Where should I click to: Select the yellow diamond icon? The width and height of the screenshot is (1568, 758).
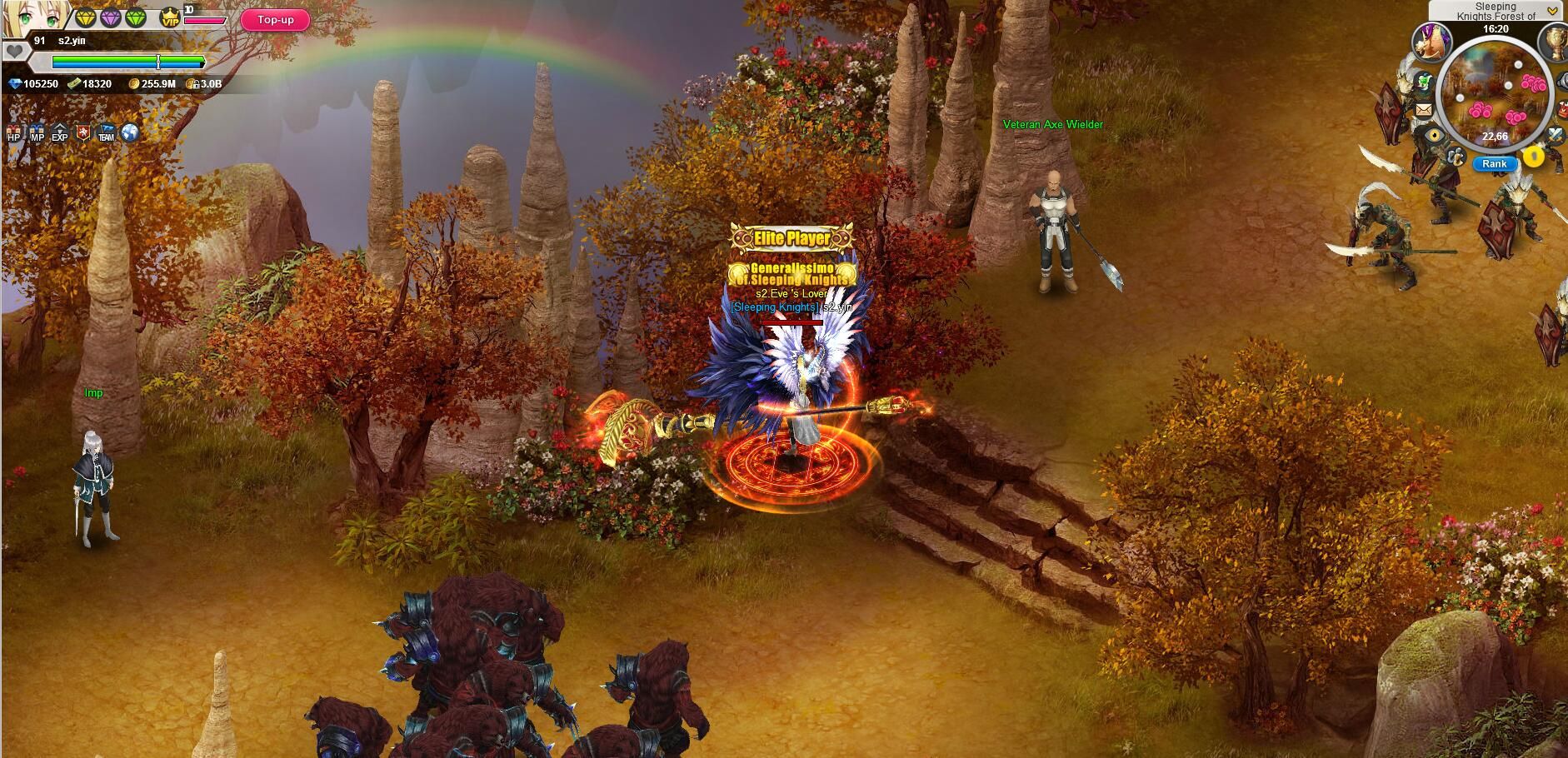click(86, 18)
